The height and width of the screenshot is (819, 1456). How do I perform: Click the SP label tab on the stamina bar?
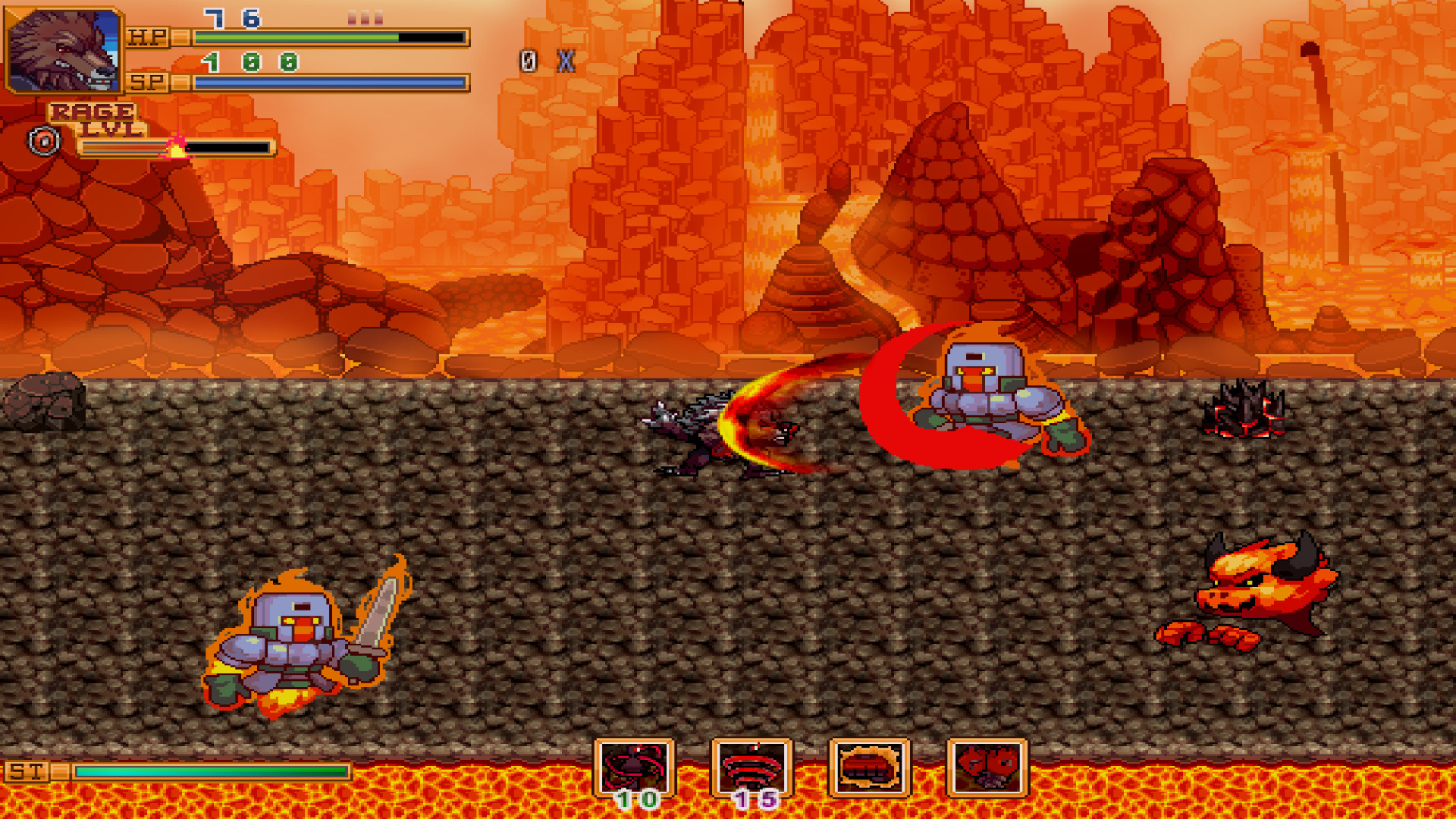(x=147, y=82)
